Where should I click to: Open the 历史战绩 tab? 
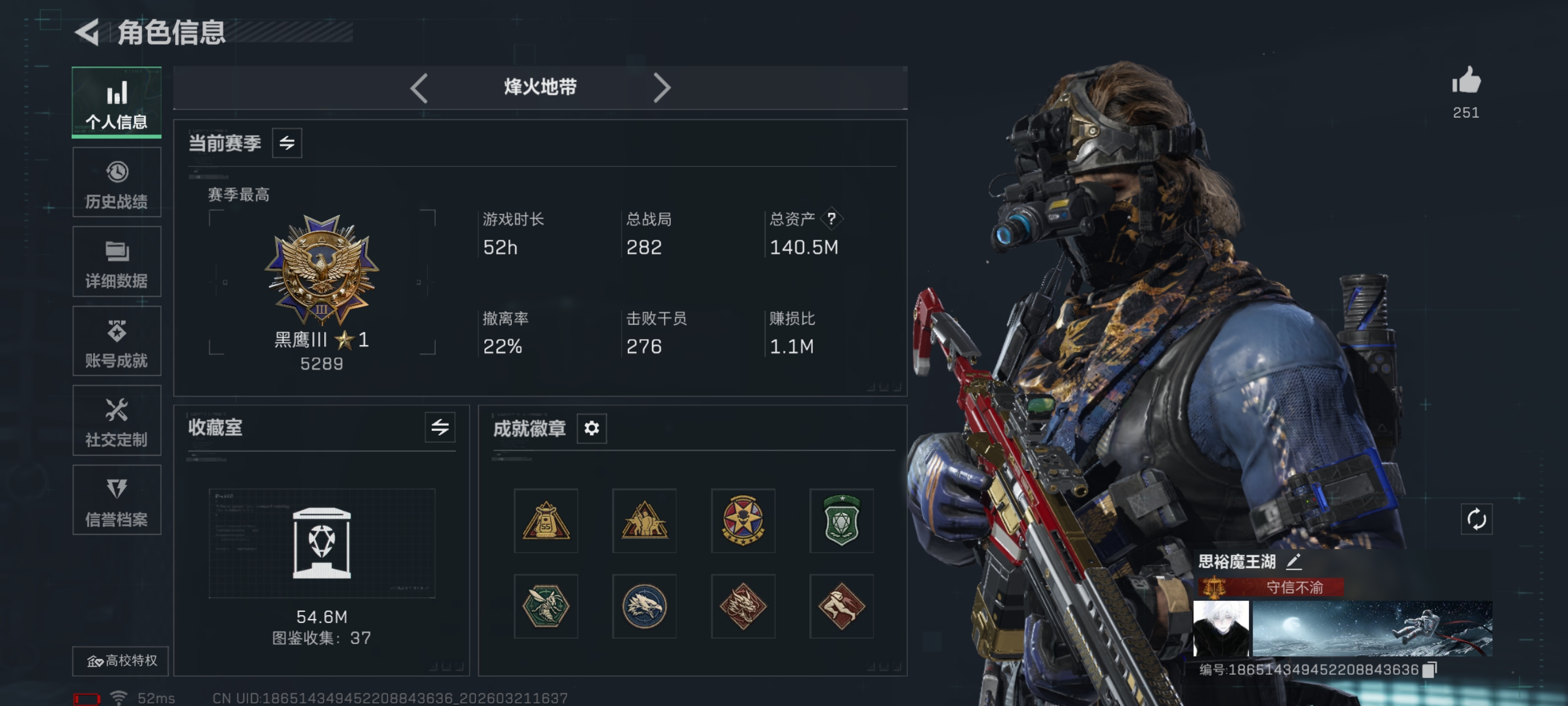coord(116,182)
